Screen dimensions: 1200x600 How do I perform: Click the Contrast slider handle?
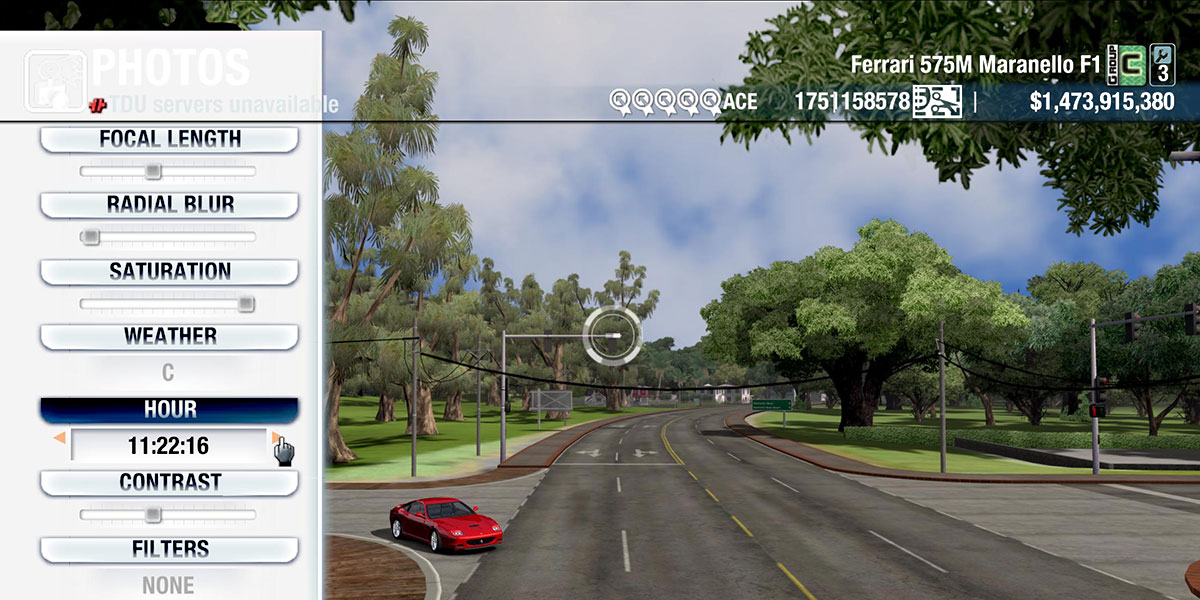click(x=152, y=514)
